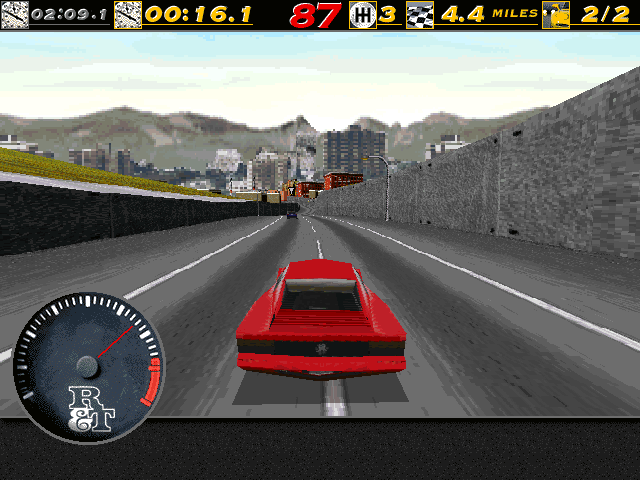Click the yellow race position icon
This screenshot has height=480, width=640.
coord(555,15)
